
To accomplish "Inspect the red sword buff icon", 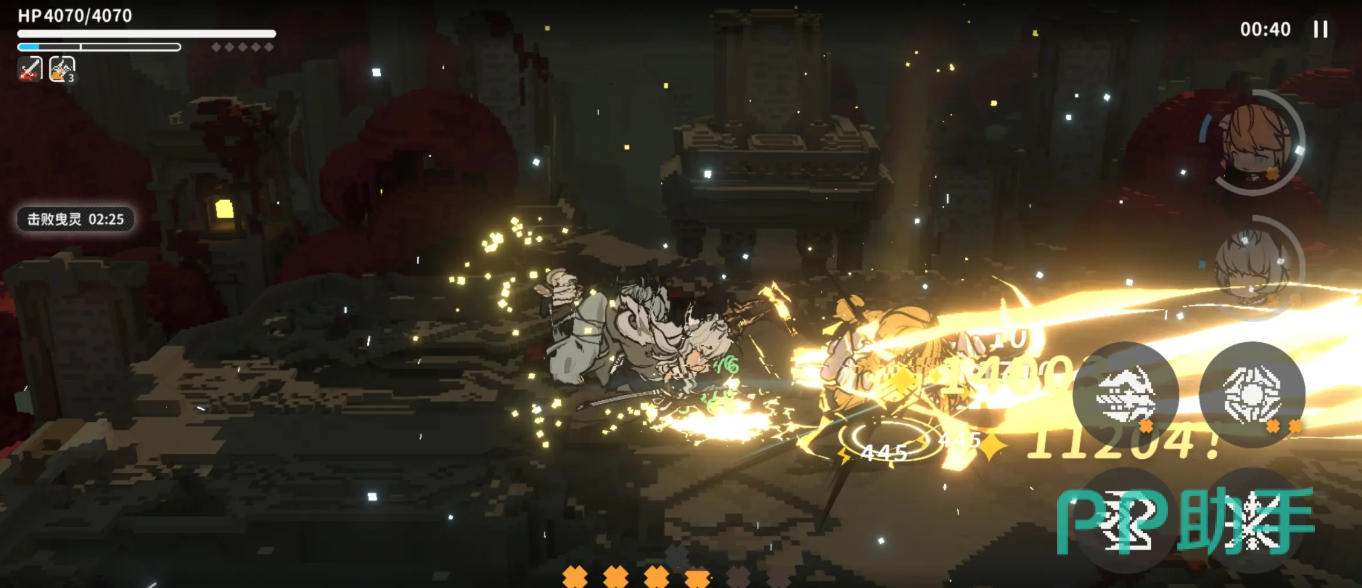I will [30, 69].
